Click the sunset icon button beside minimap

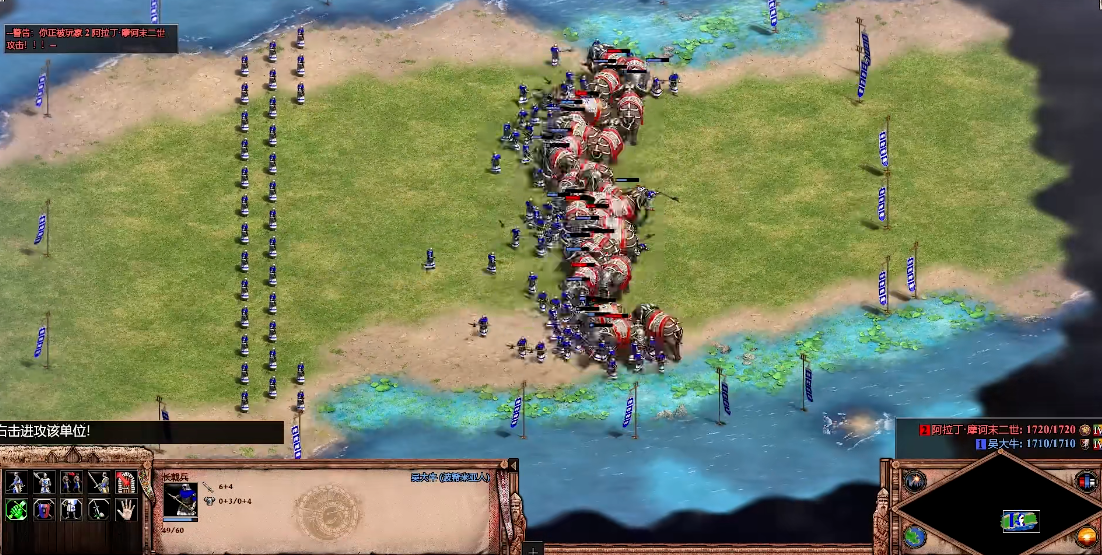1087,536
